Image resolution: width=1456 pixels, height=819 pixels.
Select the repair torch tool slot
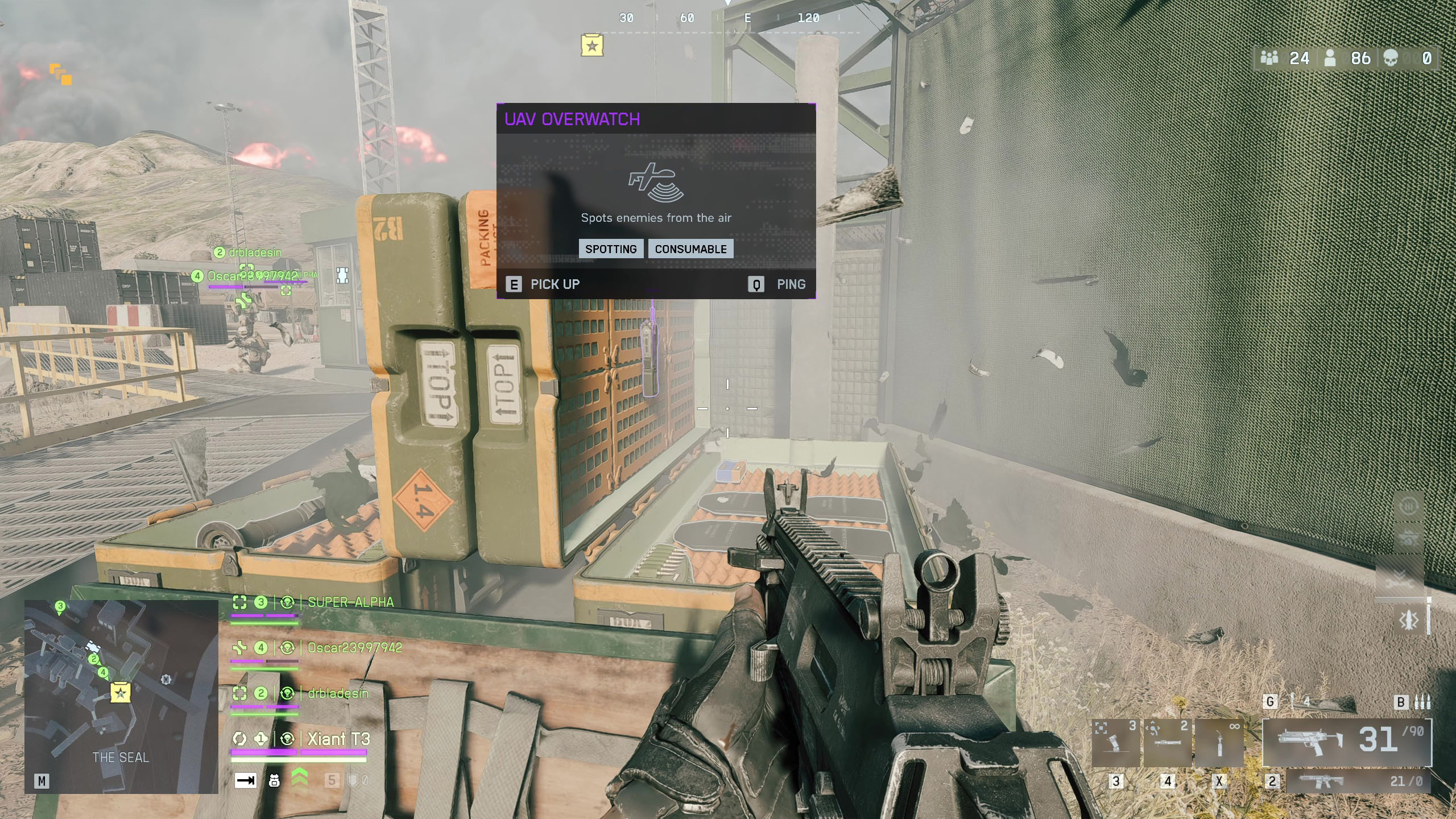click(x=1219, y=743)
